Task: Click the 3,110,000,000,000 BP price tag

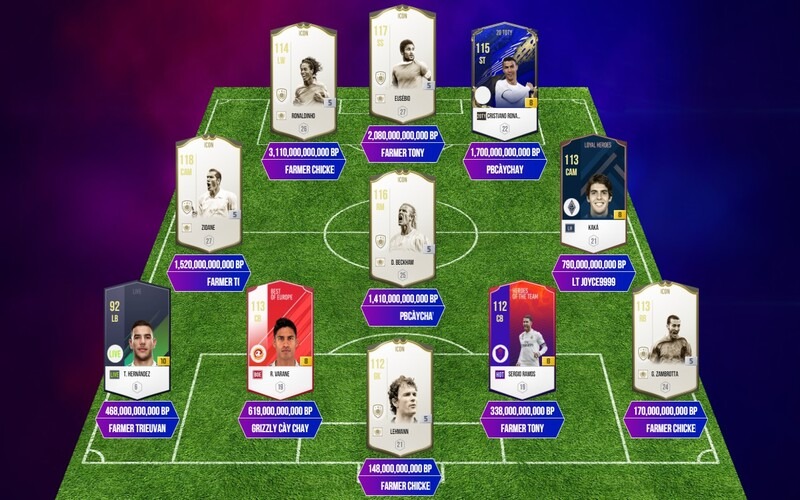Action: pyautogui.click(x=304, y=153)
